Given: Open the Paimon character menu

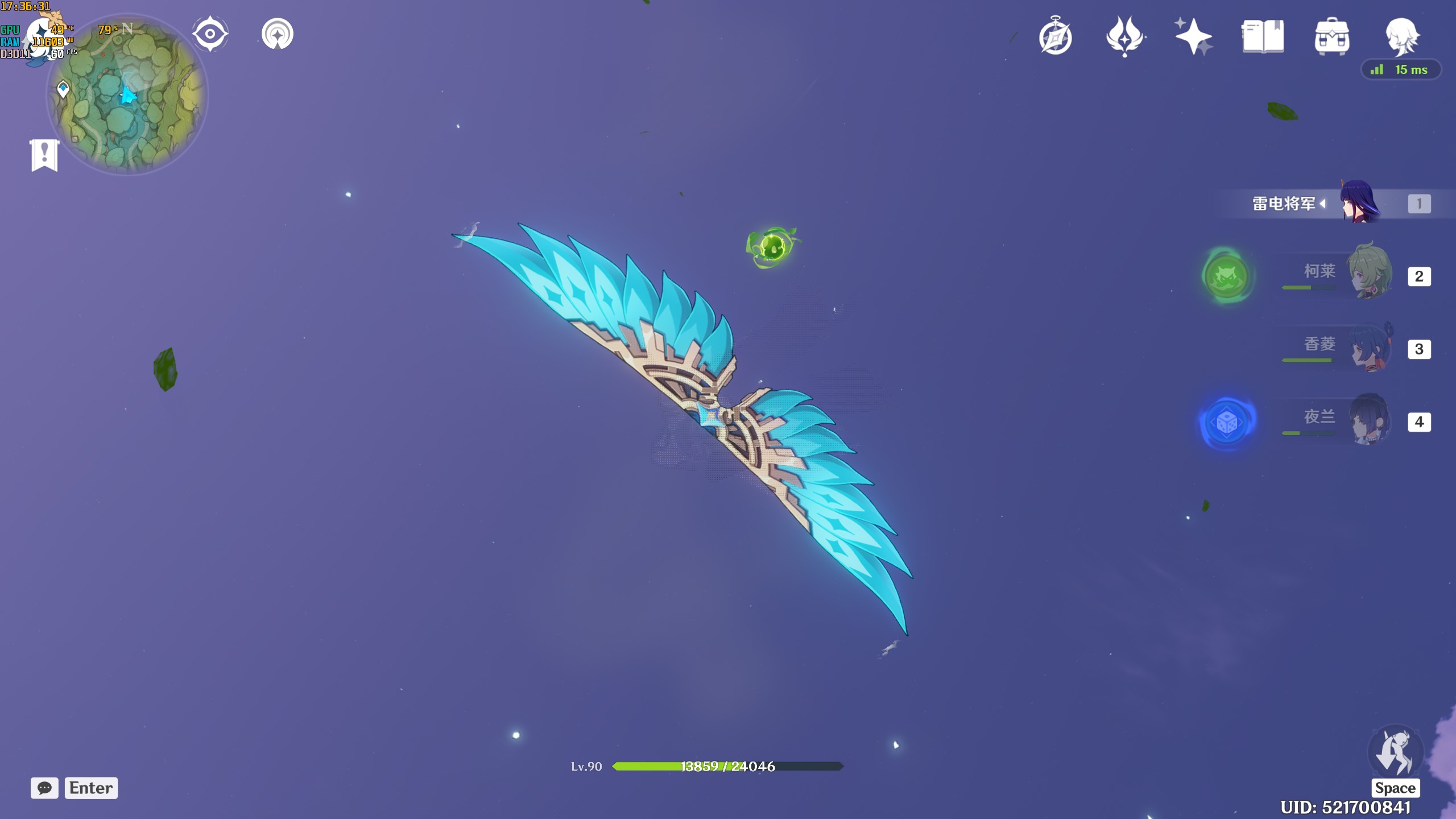Looking at the screenshot, I should pos(1401,36).
